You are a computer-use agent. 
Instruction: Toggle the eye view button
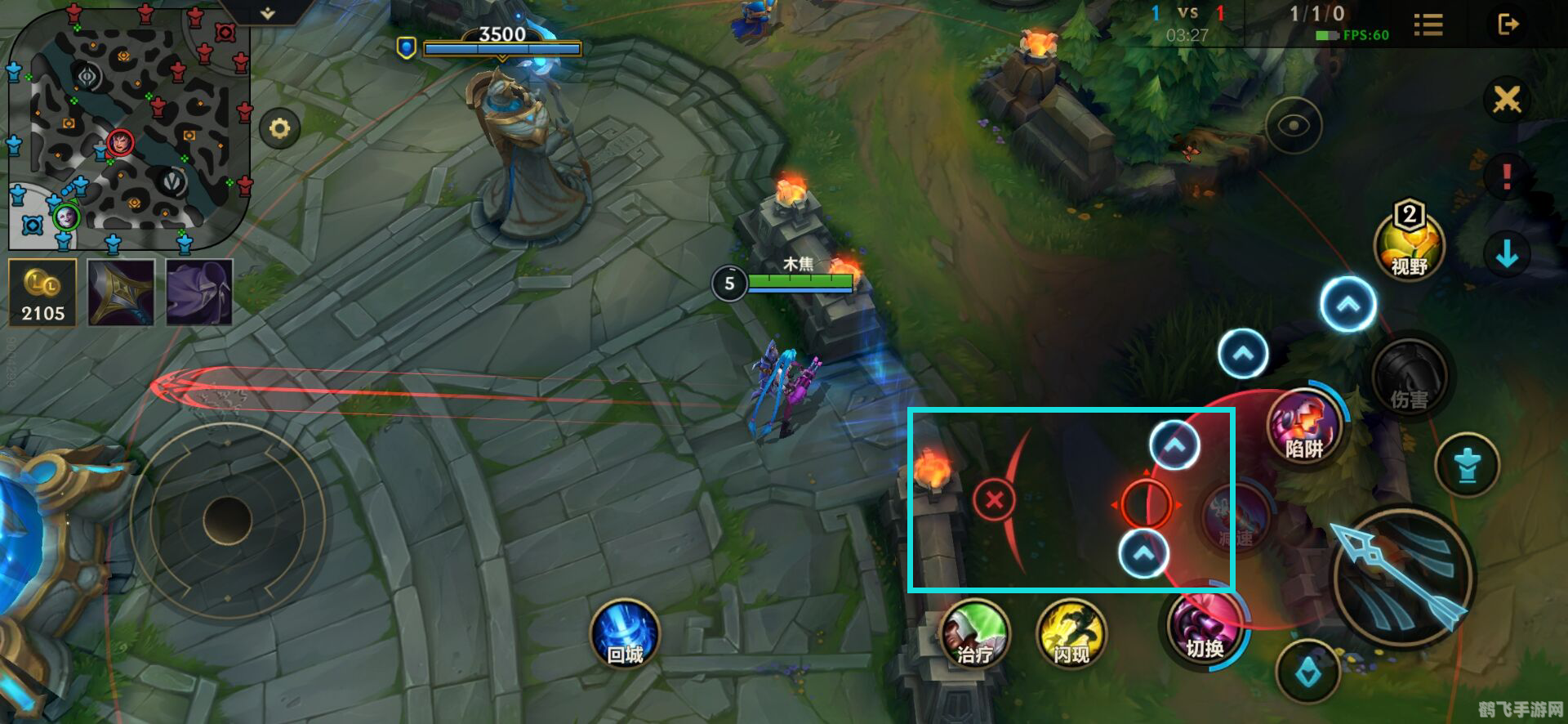tap(1294, 126)
